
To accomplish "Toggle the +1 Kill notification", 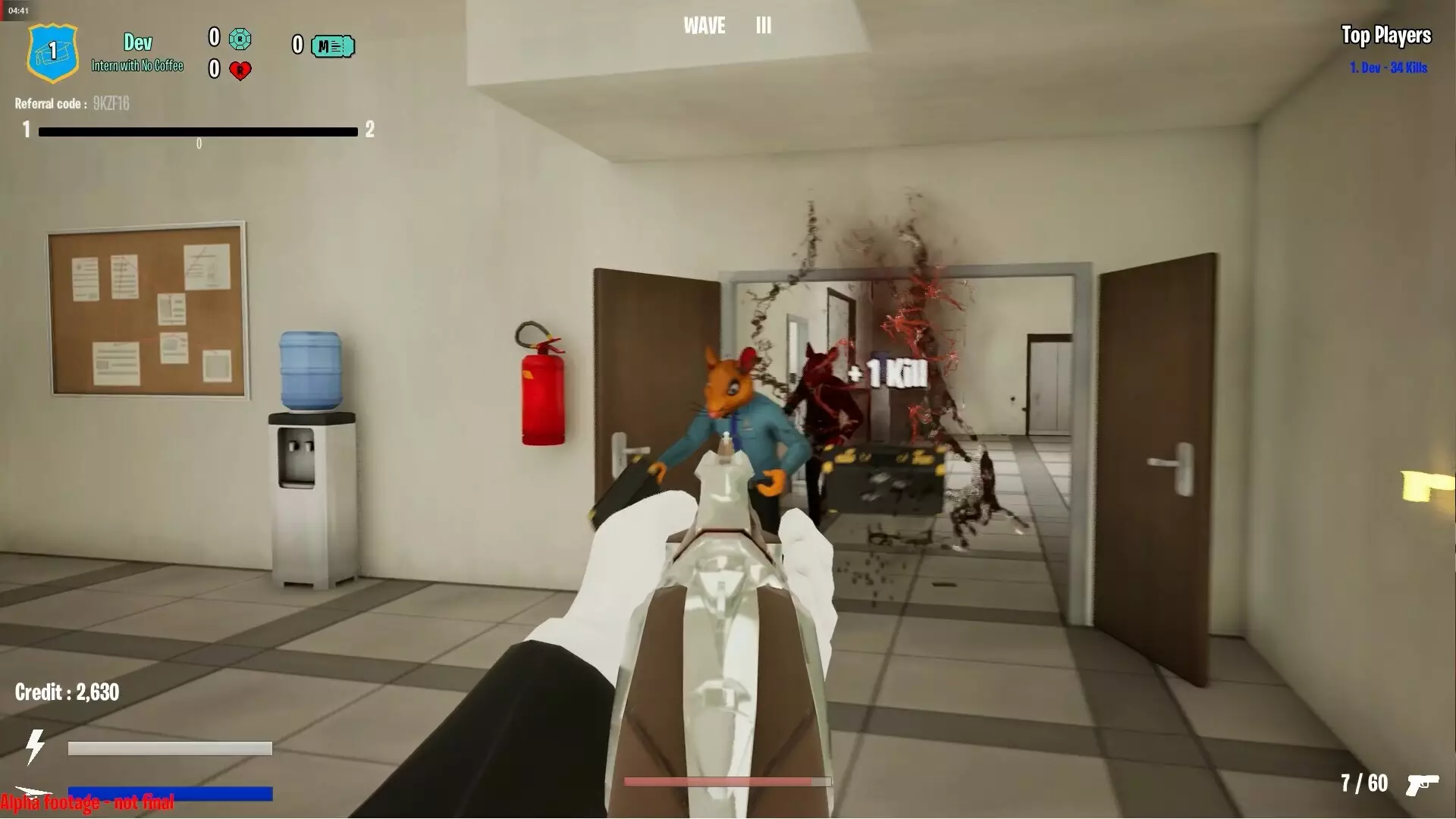I will click(x=889, y=374).
